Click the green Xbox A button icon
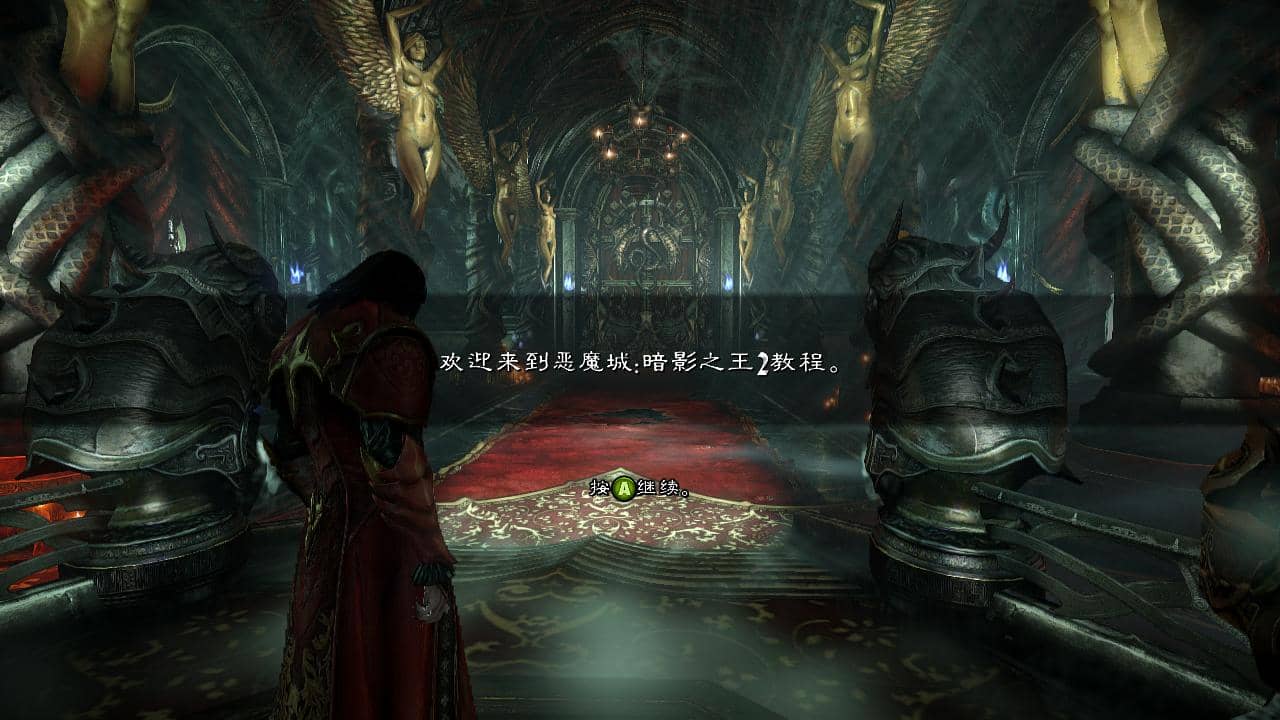This screenshot has height=720, width=1280. [x=621, y=484]
